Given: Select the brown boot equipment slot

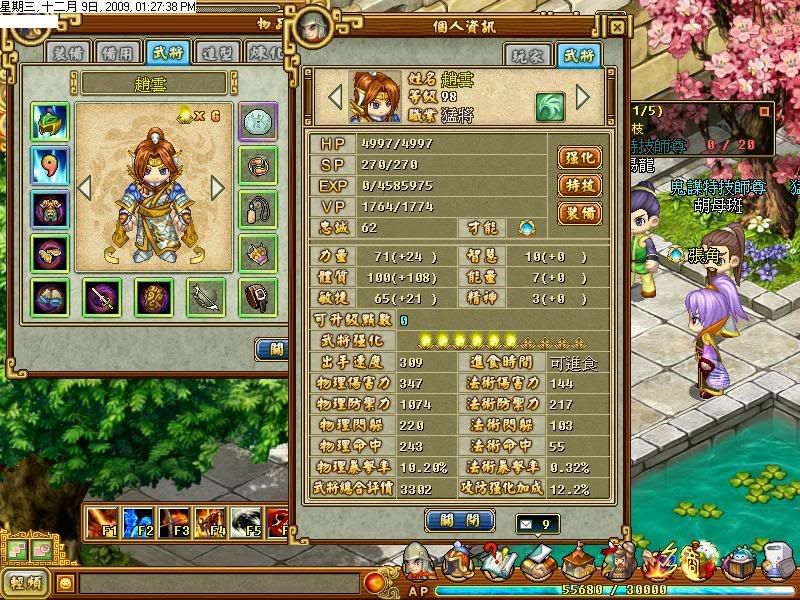Looking at the screenshot, I should [258, 297].
